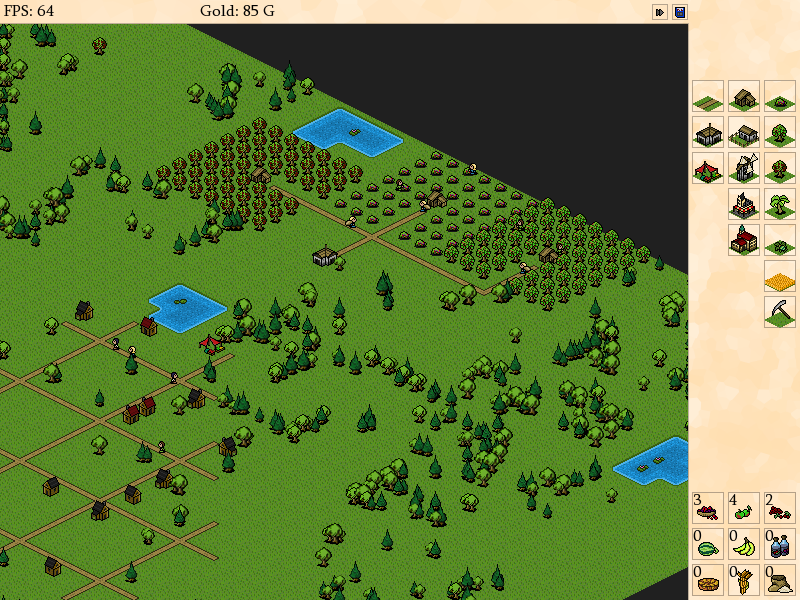Select the red market tent

point(708,168)
